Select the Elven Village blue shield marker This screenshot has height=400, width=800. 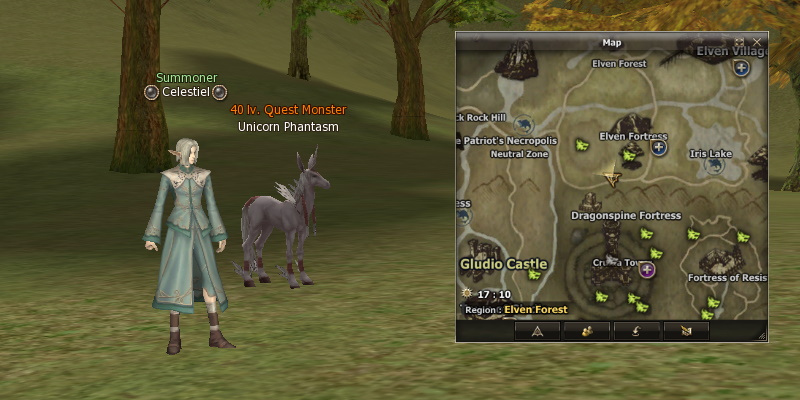(740, 68)
